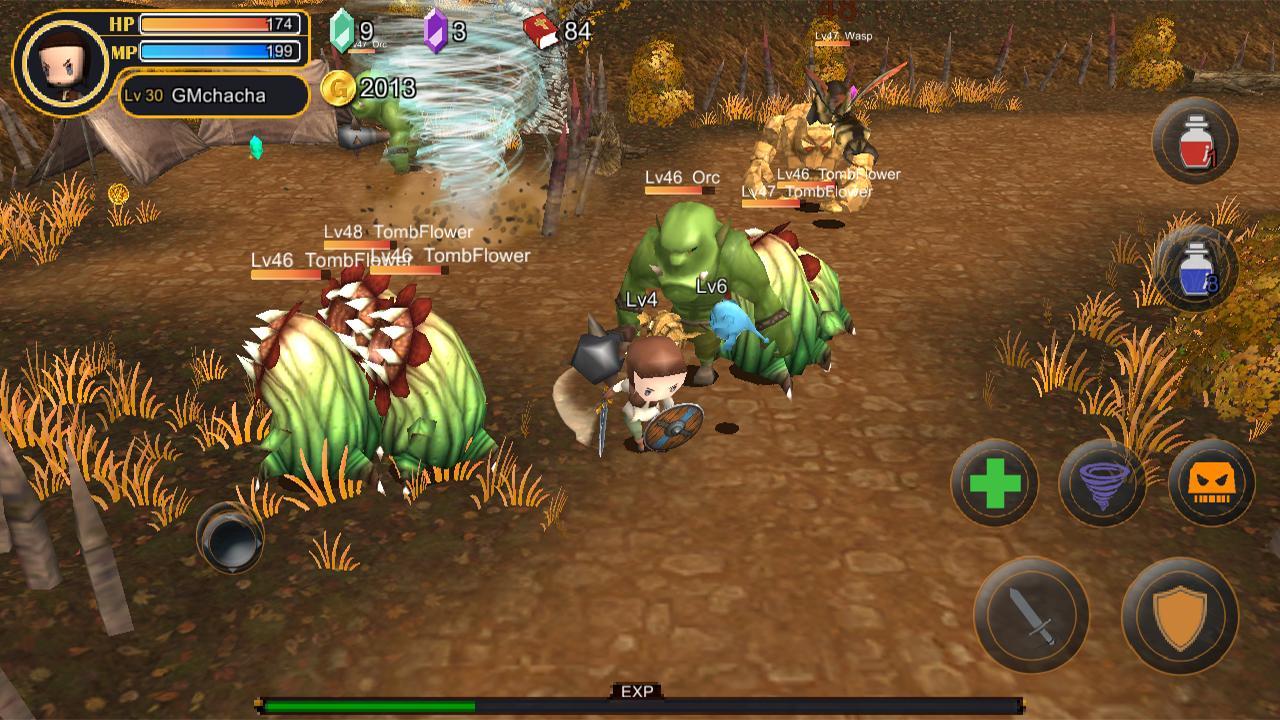Activate the purple tornado skill

[x=1102, y=484]
